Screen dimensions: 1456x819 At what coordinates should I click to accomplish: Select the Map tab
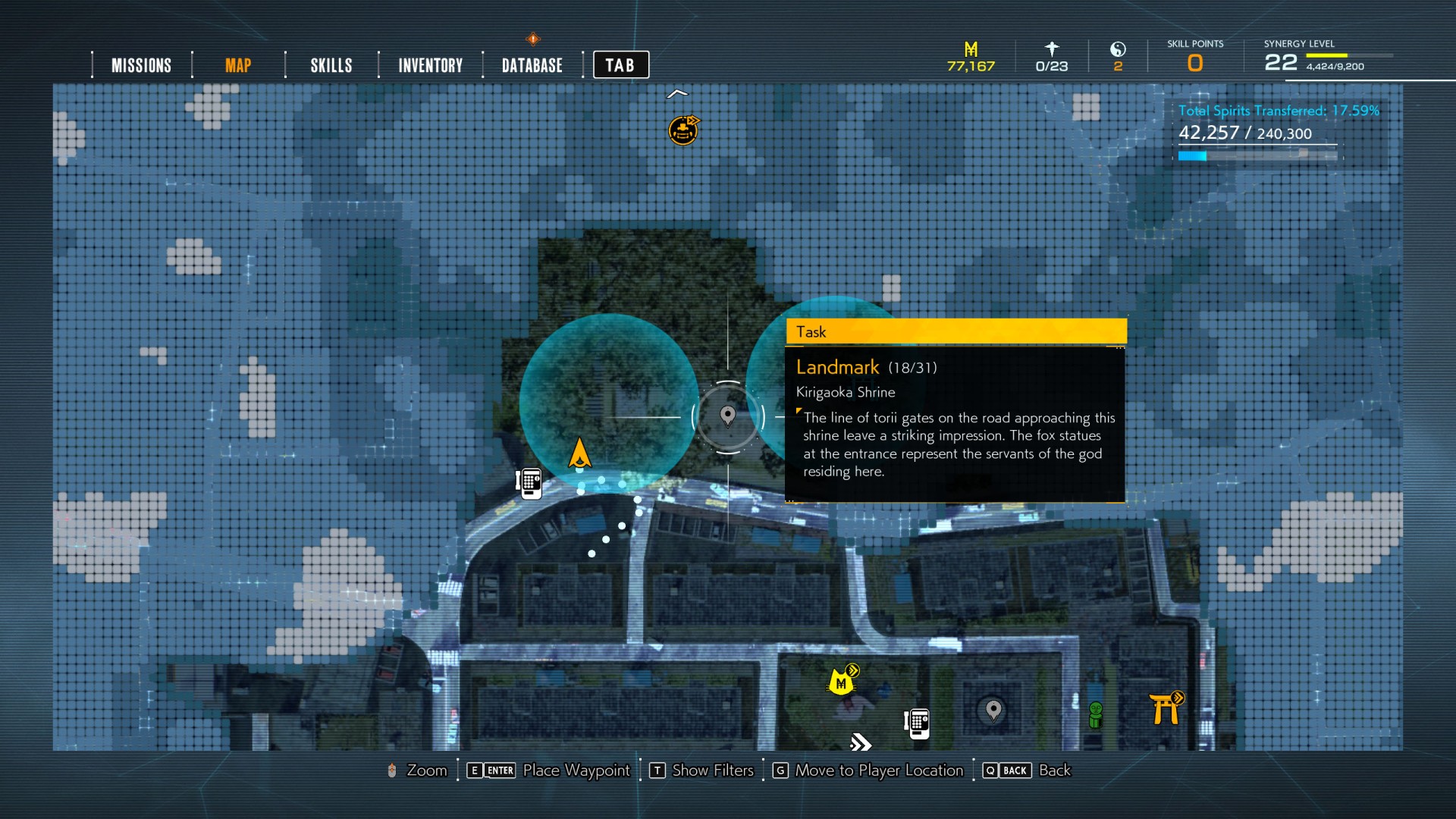(238, 65)
